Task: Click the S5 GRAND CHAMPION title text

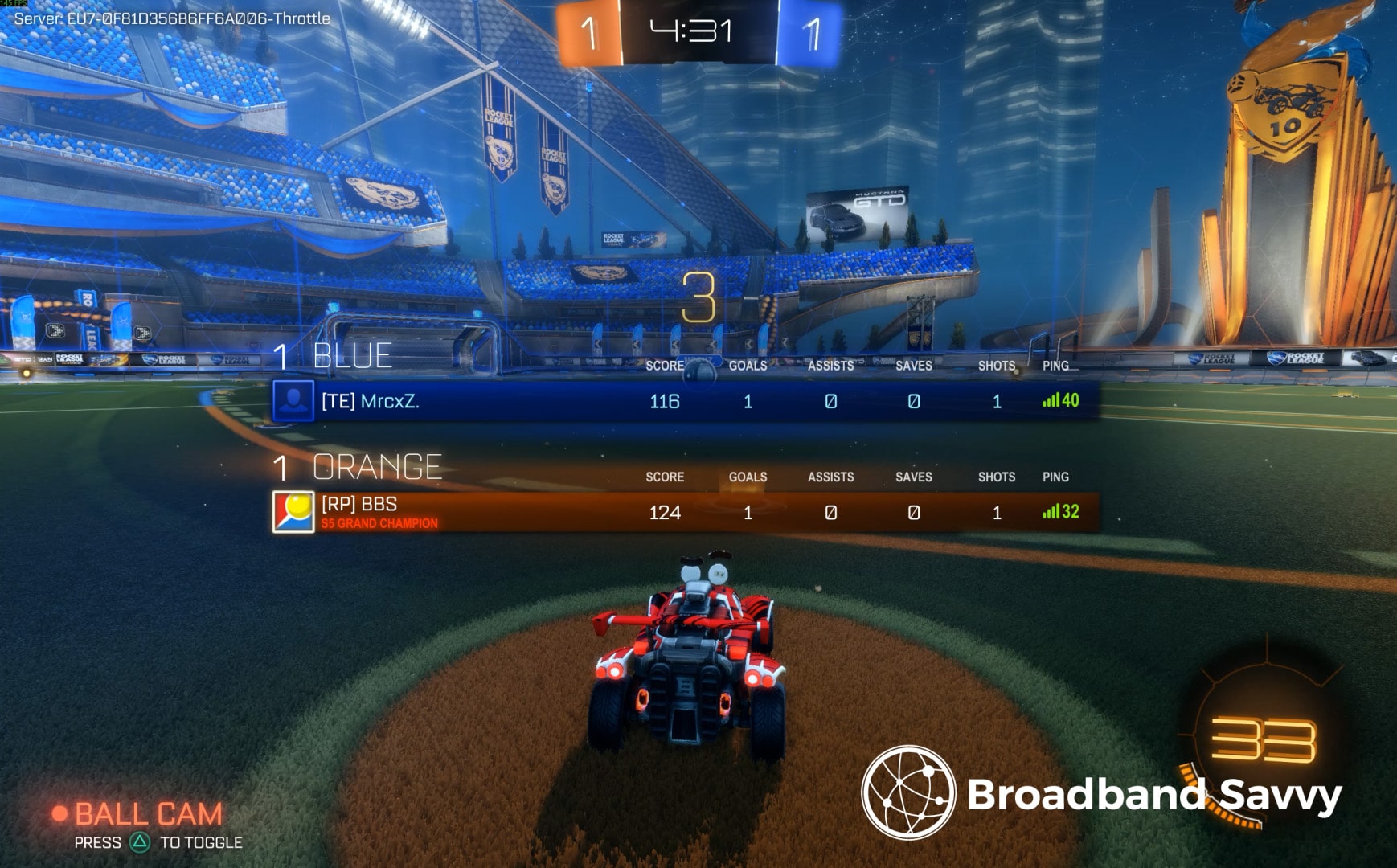Action: pyautogui.click(x=378, y=523)
